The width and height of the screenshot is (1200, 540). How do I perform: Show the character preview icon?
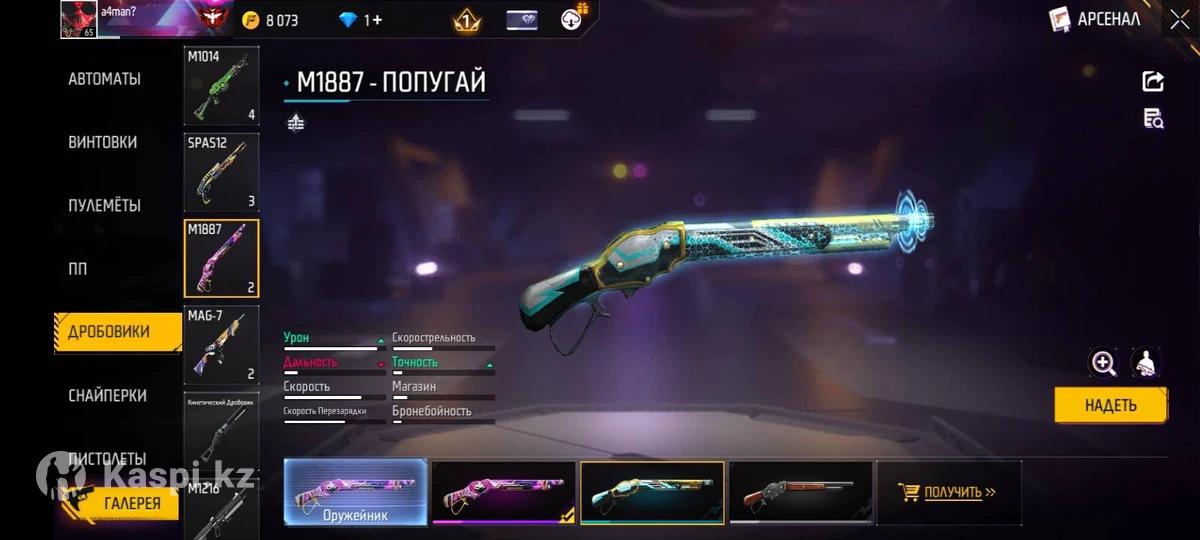[1146, 363]
